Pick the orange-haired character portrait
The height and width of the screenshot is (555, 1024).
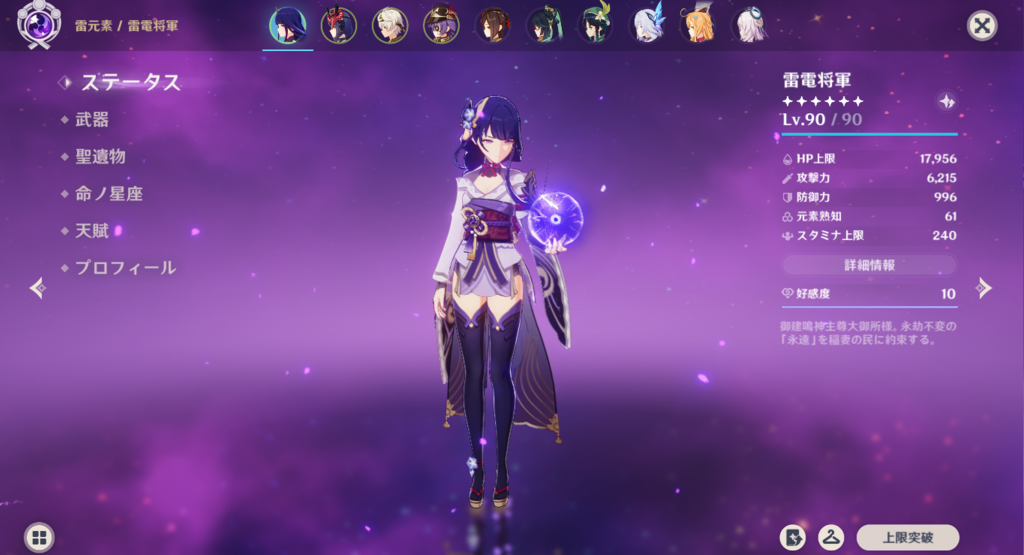[697, 25]
